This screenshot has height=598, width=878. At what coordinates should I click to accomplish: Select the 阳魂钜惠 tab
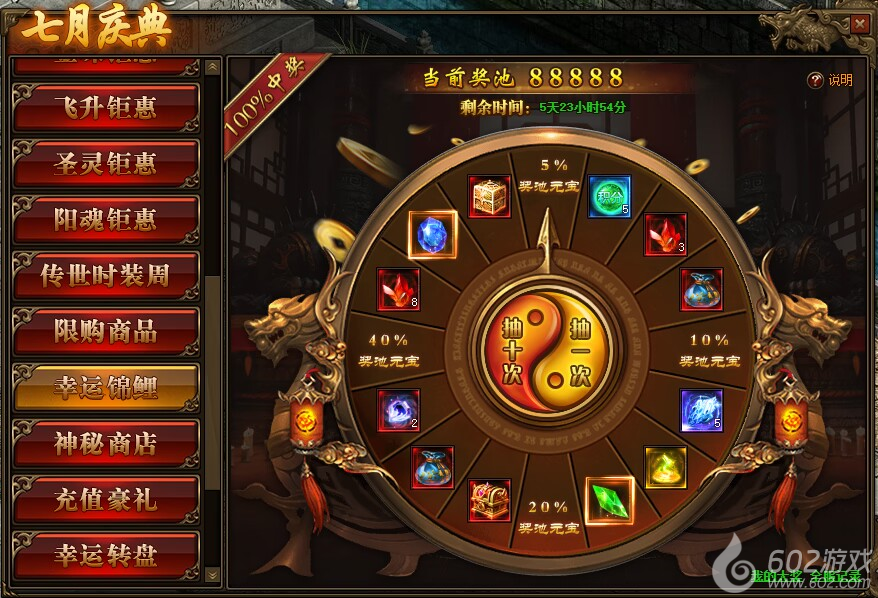(x=105, y=218)
